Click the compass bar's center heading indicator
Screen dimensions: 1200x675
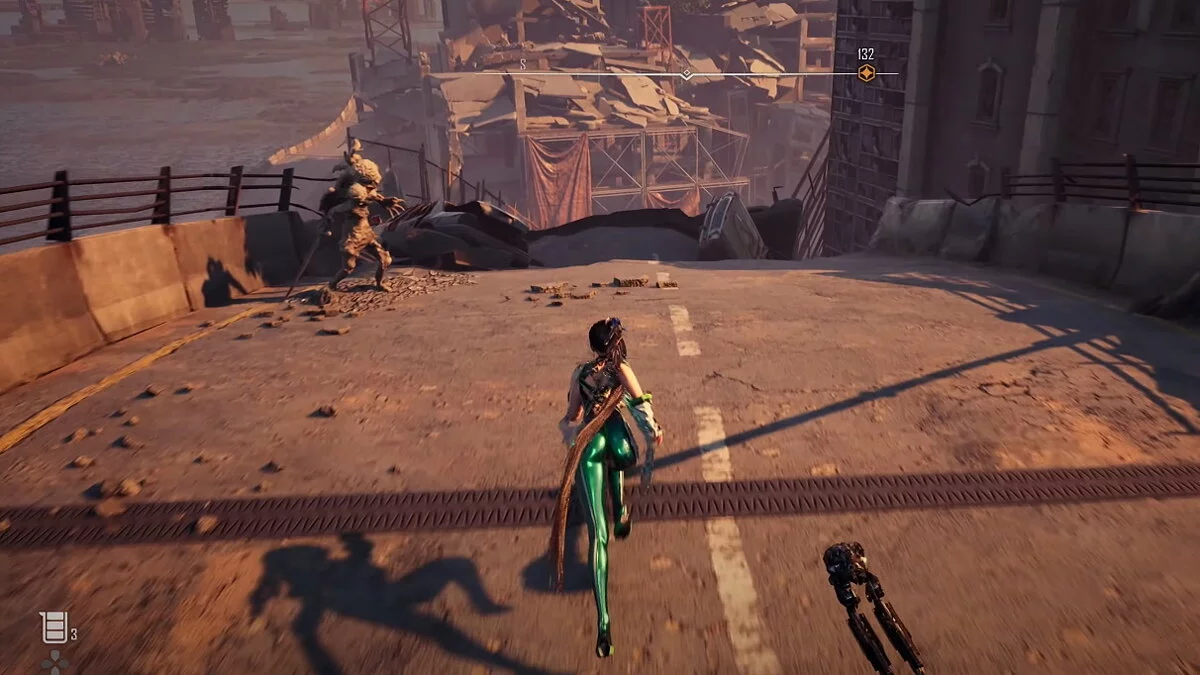coord(686,74)
